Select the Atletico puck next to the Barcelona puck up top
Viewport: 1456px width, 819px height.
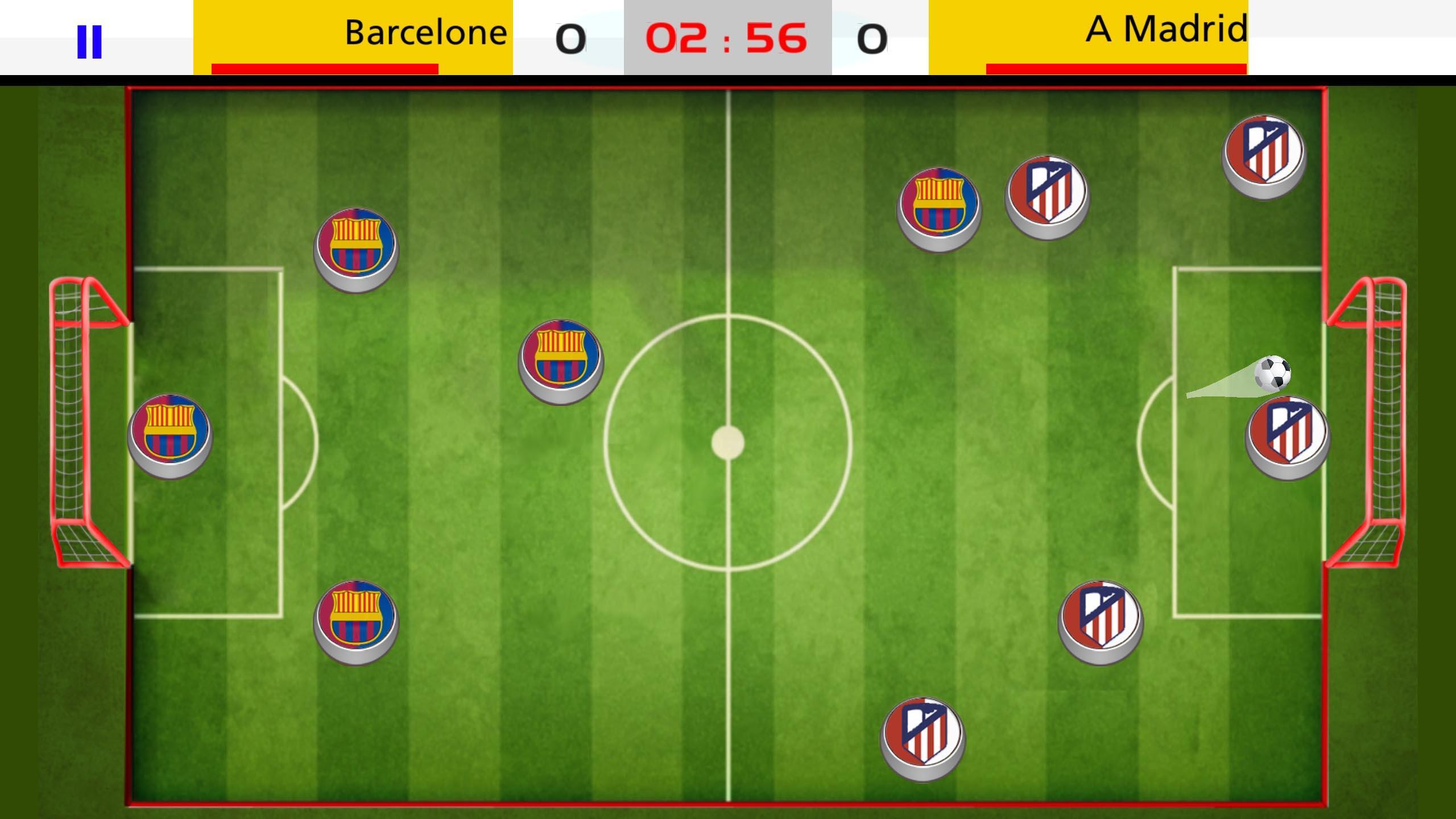click(x=1046, y=195)
